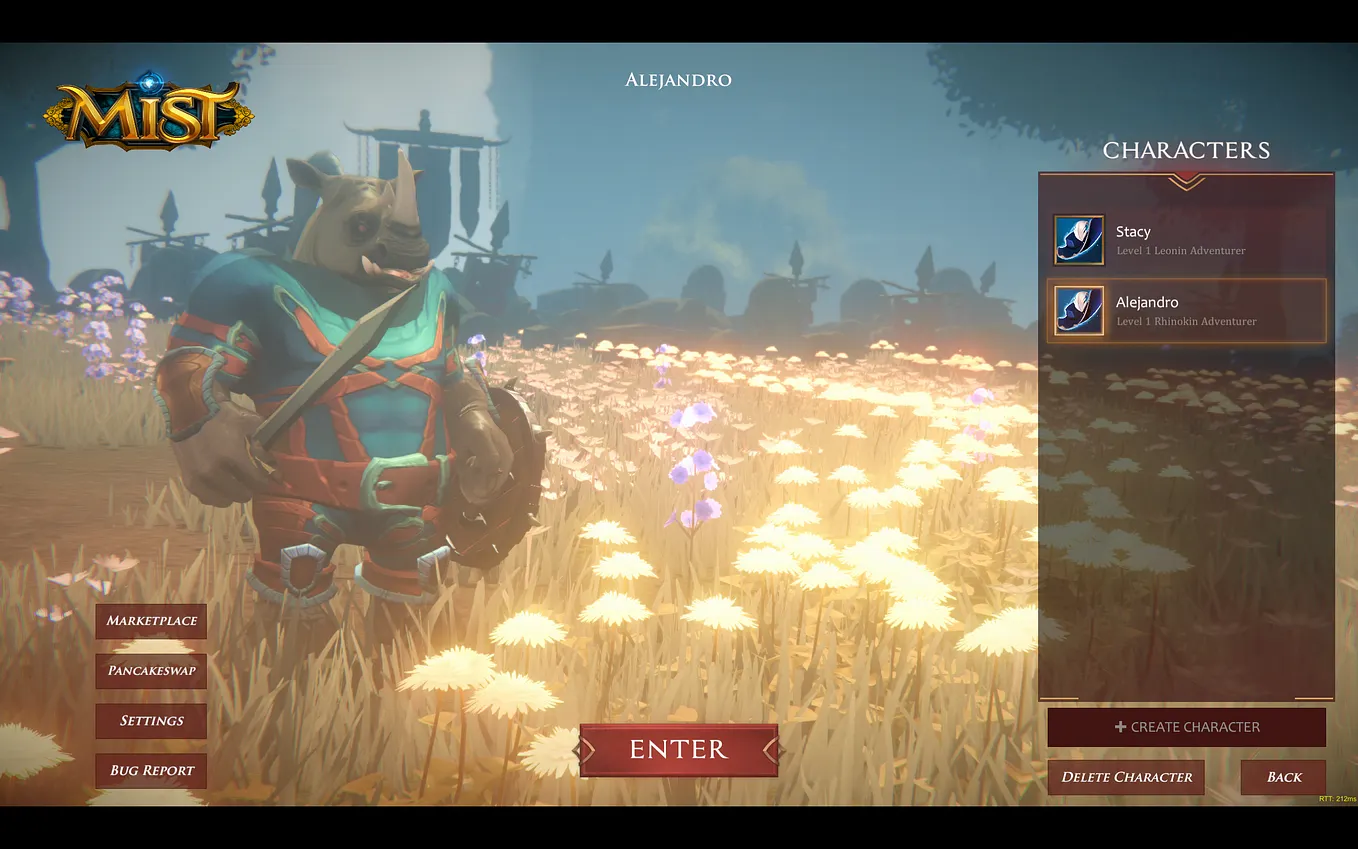The image size is (1358, 849).
Task: Open the Settings menu
Action: point(151,721)
